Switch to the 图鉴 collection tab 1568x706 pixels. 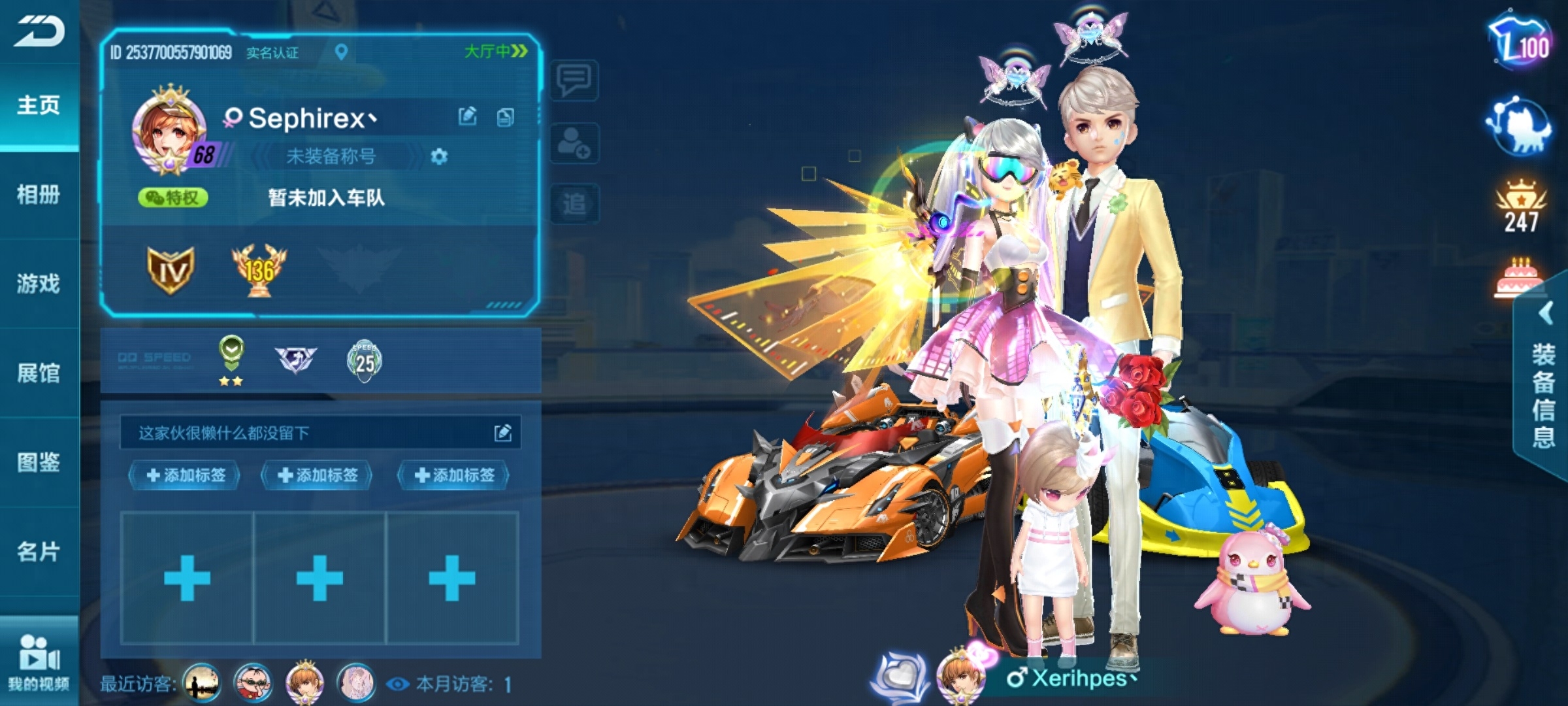39,463
